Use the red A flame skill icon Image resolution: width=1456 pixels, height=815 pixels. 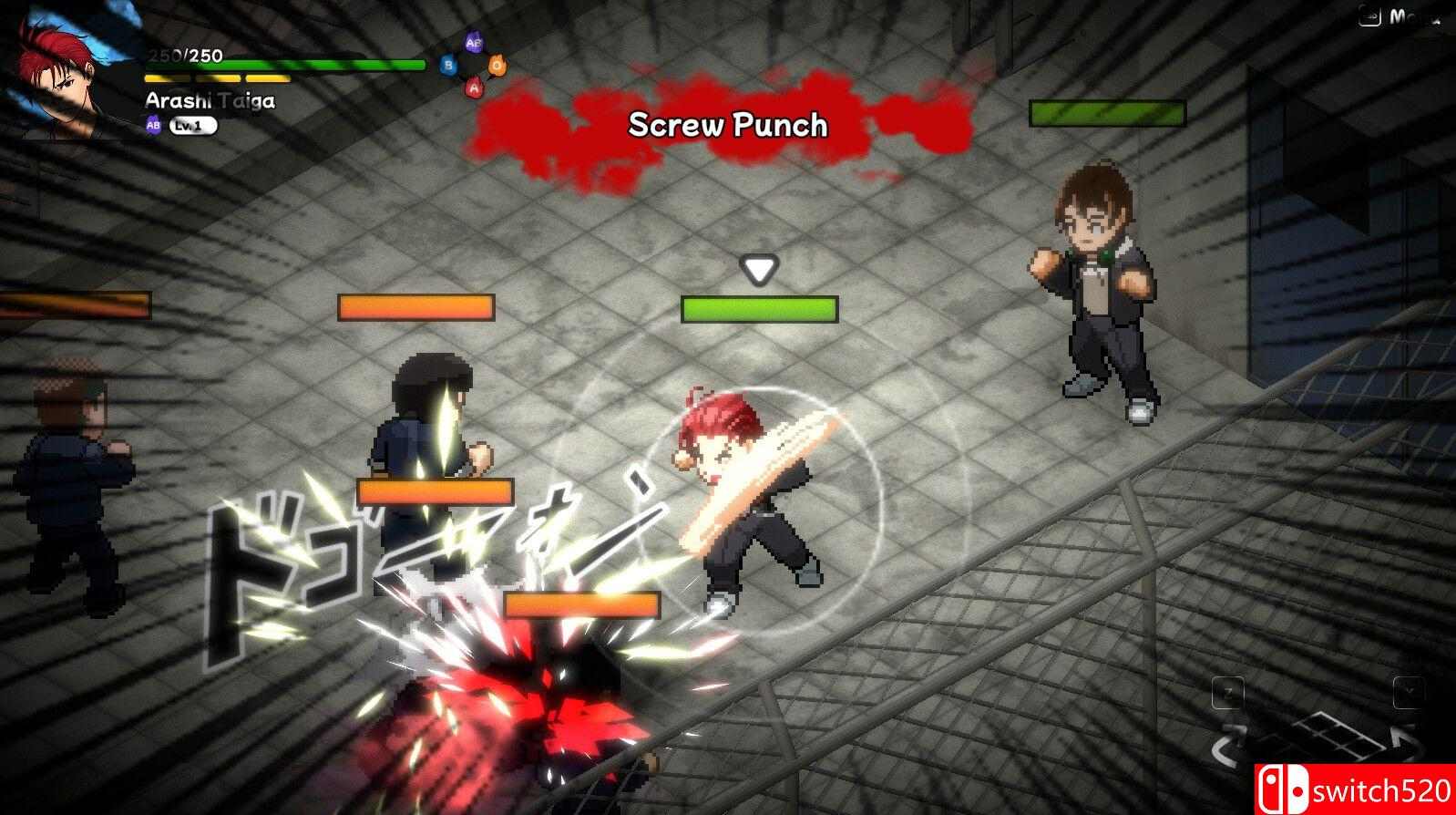click(474, 88)
